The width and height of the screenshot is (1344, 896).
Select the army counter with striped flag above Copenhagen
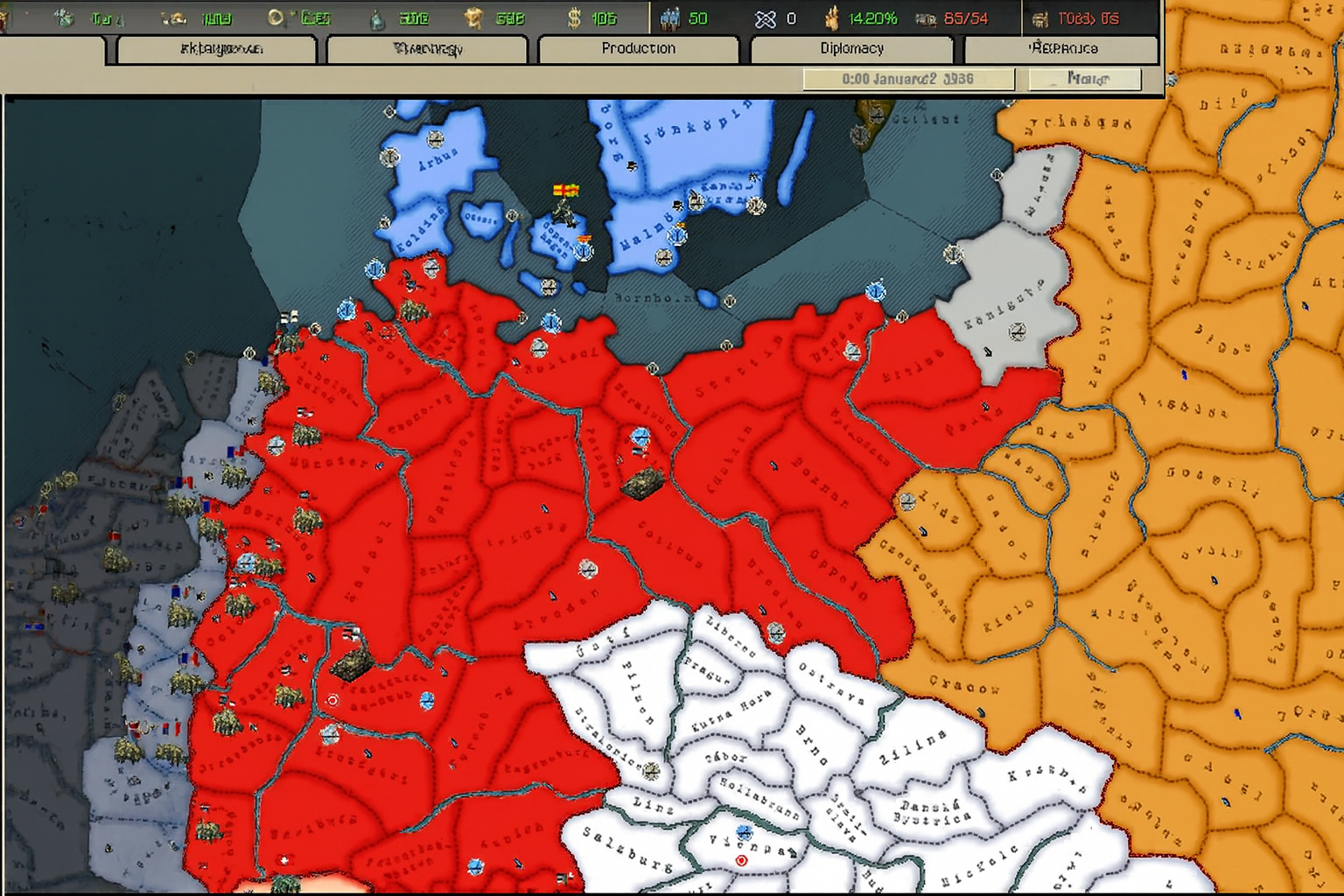point(563,209)
